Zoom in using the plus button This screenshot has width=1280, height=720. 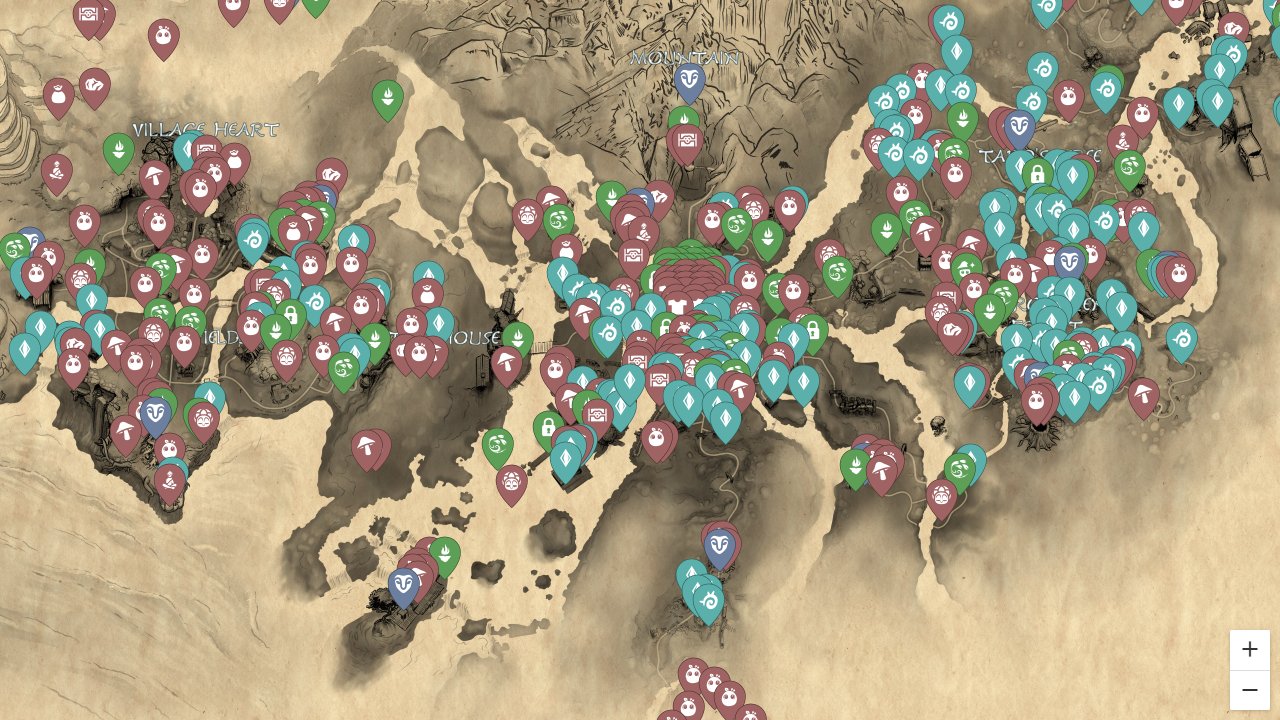(1250, 649)
